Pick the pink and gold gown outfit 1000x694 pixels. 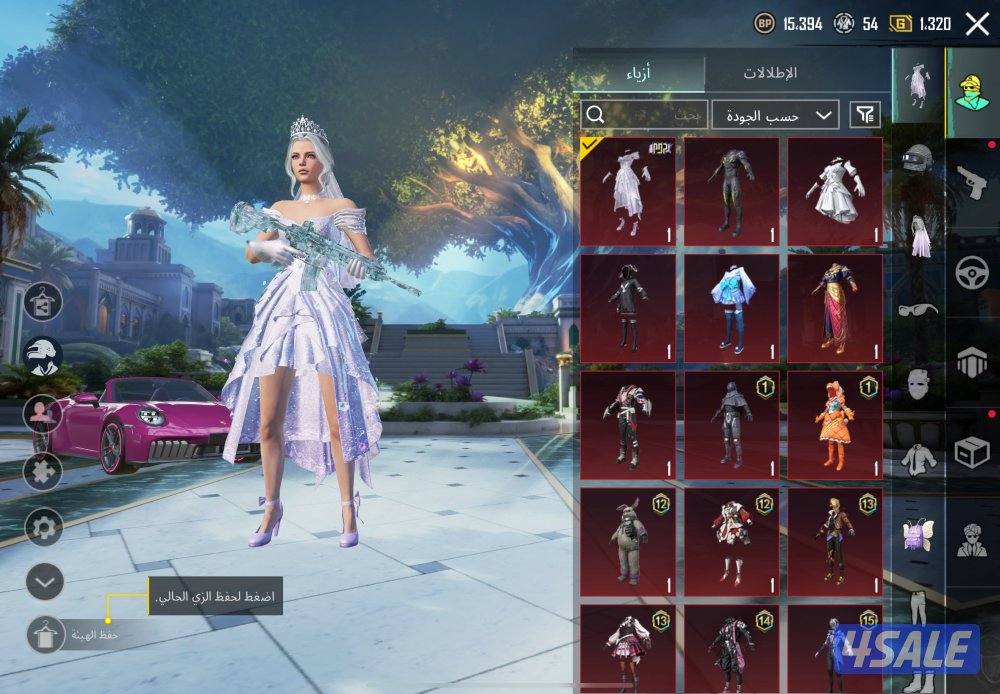(x=835, y=307)
